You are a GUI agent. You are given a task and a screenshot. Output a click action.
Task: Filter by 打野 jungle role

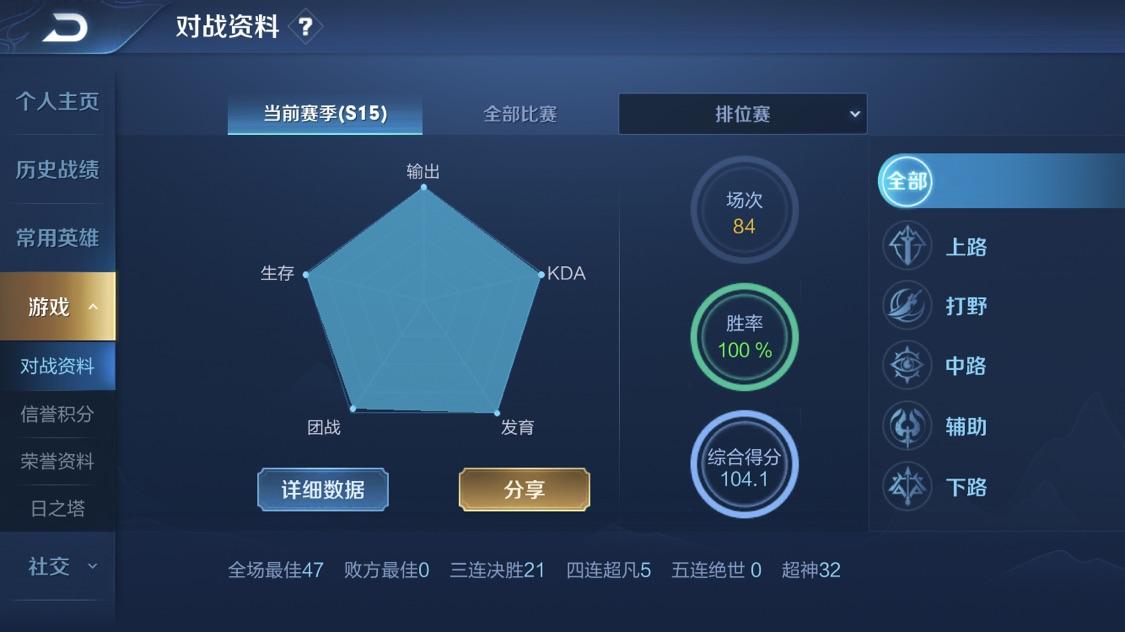937,306
